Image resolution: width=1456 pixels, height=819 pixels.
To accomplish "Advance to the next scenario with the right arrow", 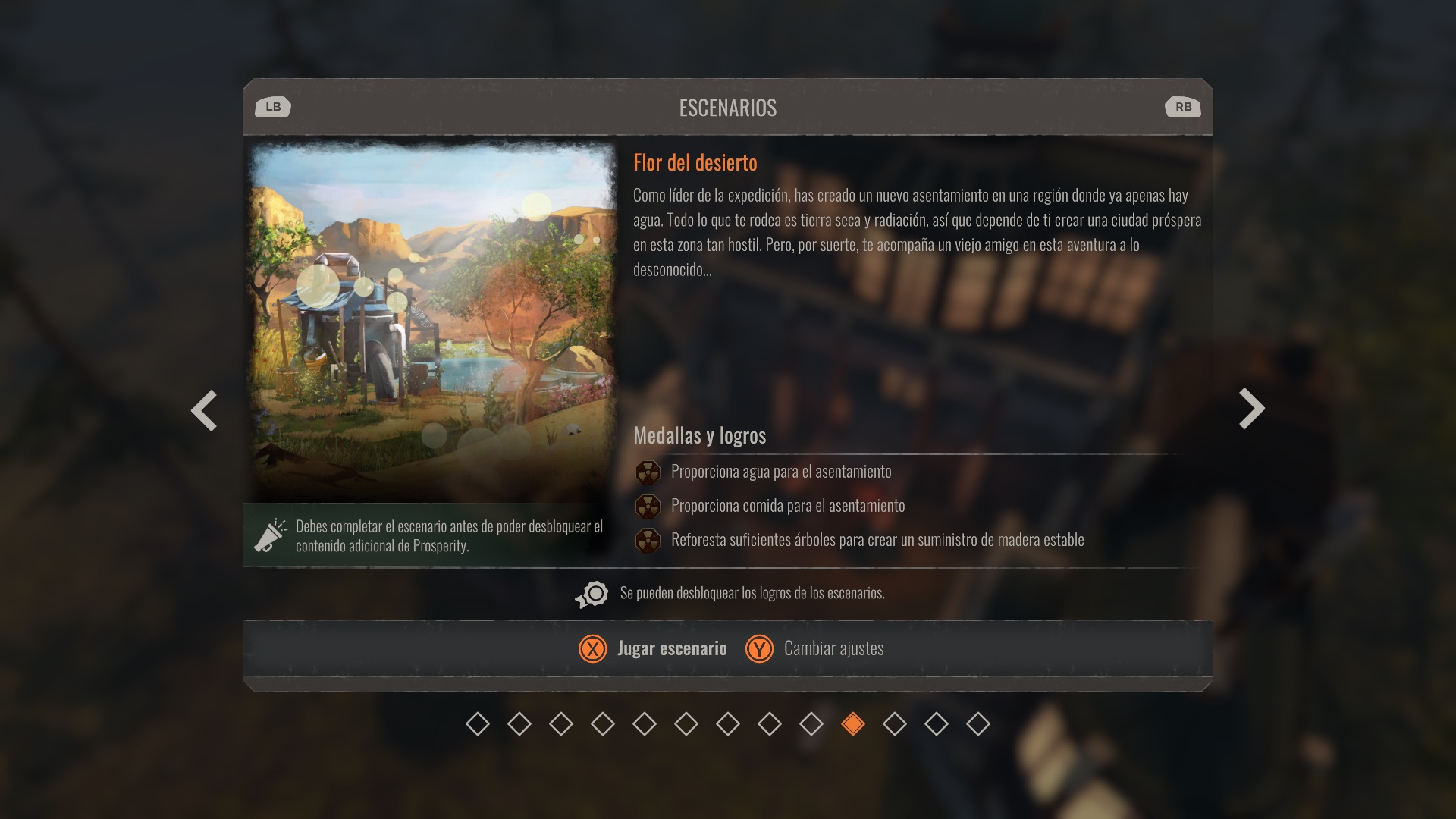I will (x=1251, y=409).
